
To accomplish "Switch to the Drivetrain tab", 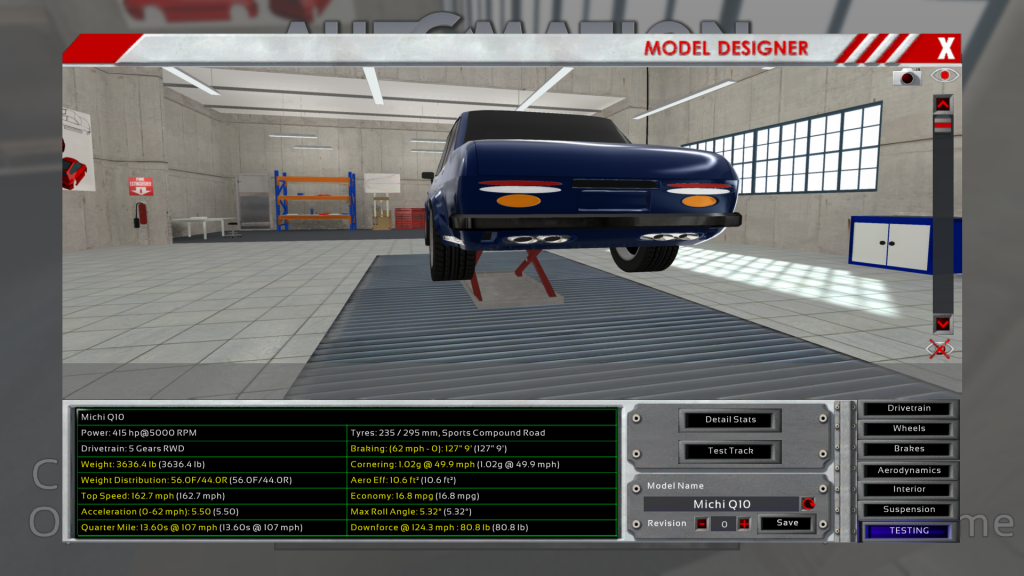I will tap(909, 408).
